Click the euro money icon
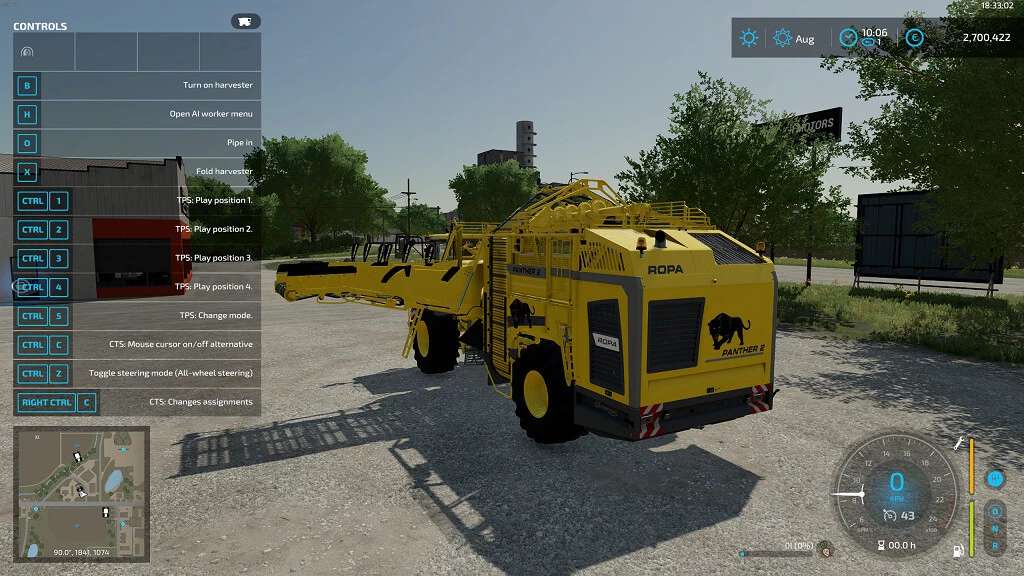1024x576 pixels. pyautogui.click(x=914, y=38)
